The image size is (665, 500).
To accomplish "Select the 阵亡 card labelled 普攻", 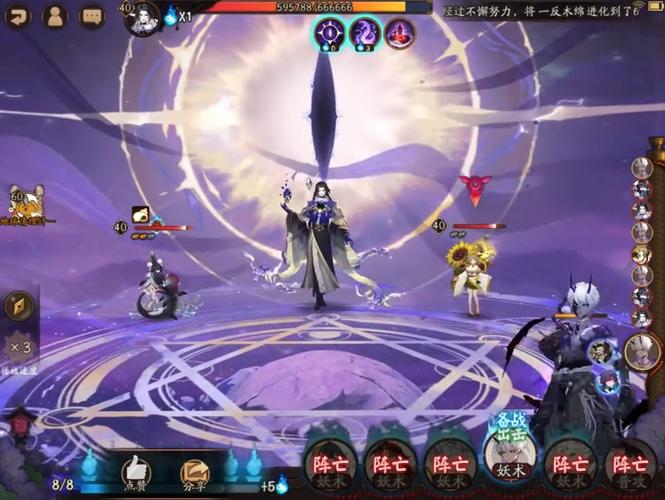I will click(x=631, y=465).
